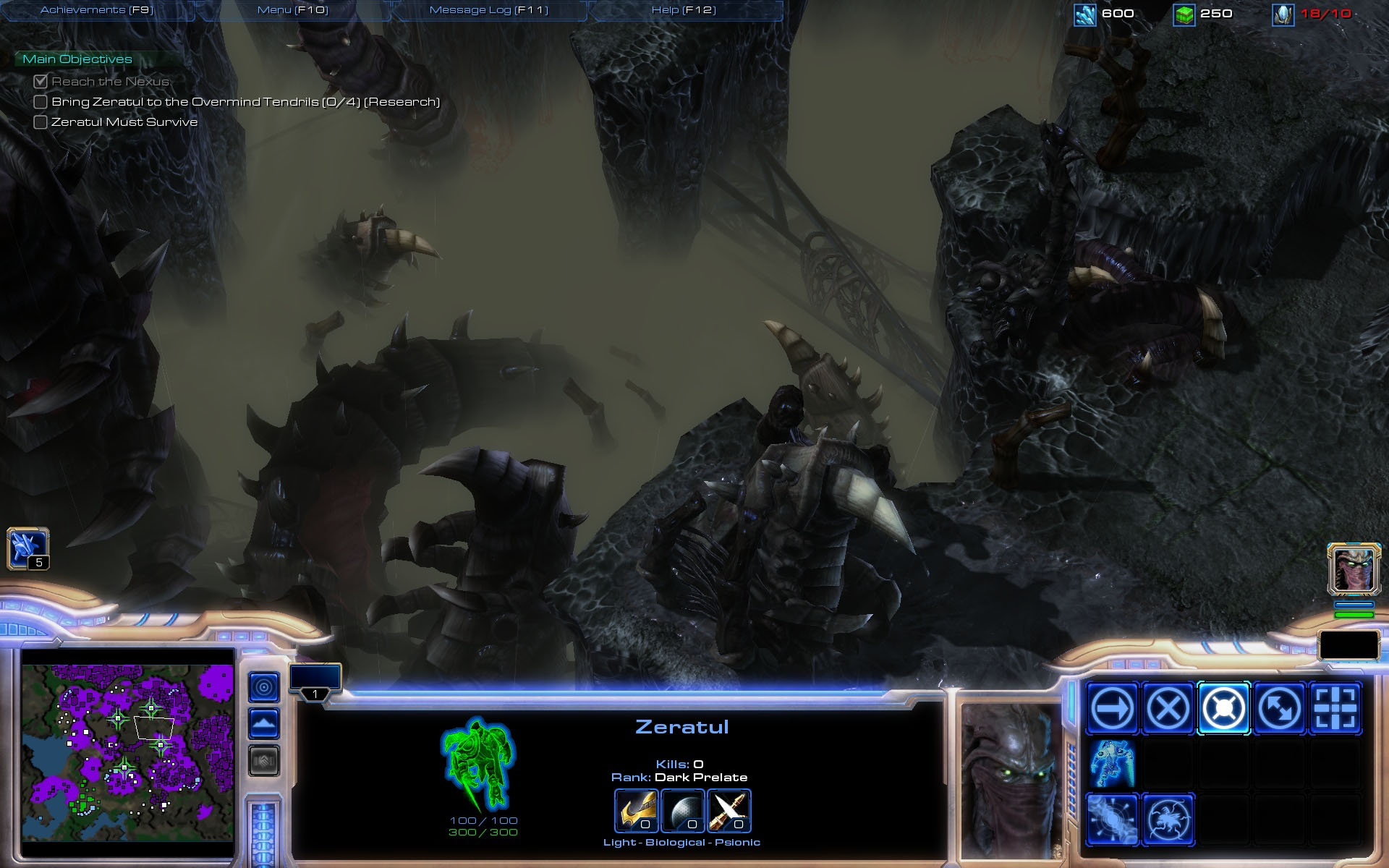
Task: Activate the minimap ping button
Action: (x=264, y=687)
